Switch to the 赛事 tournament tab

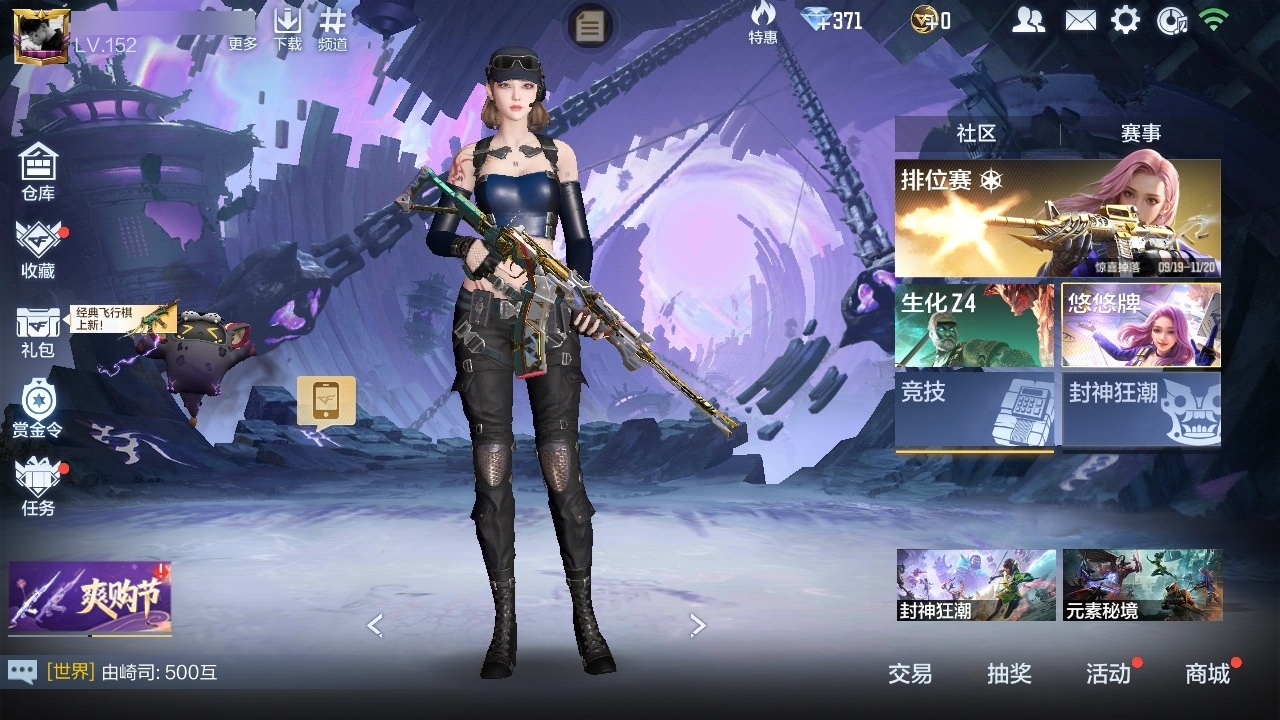point(1141,133)
